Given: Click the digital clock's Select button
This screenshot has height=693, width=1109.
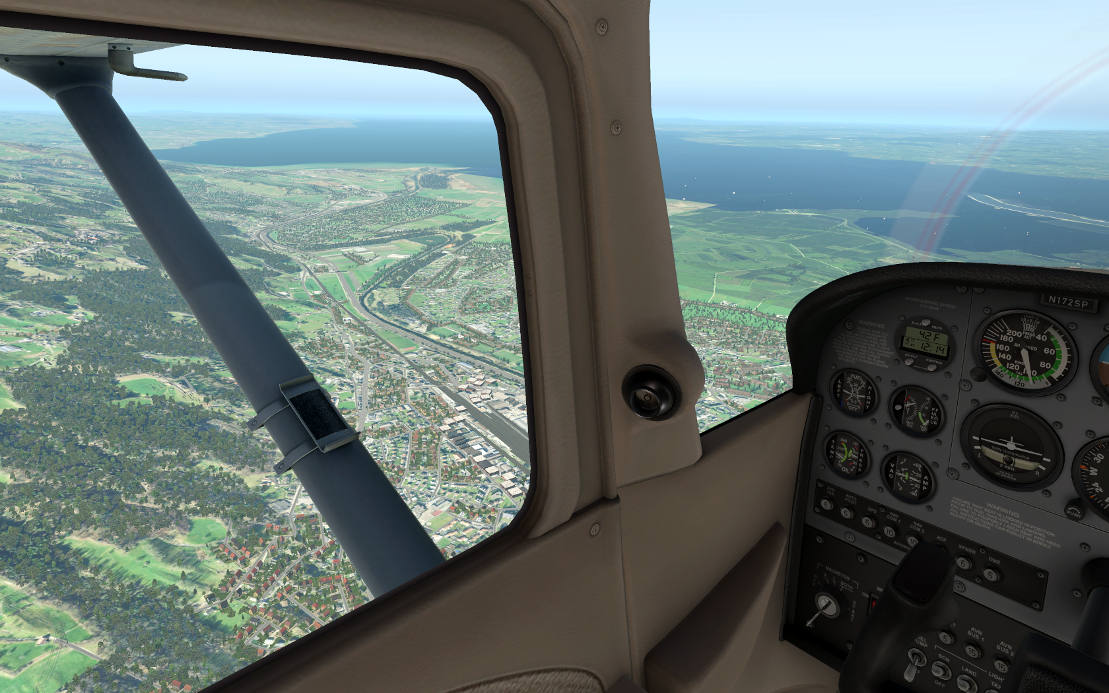Looking at the screenshot, I should (x=911, y=362).
